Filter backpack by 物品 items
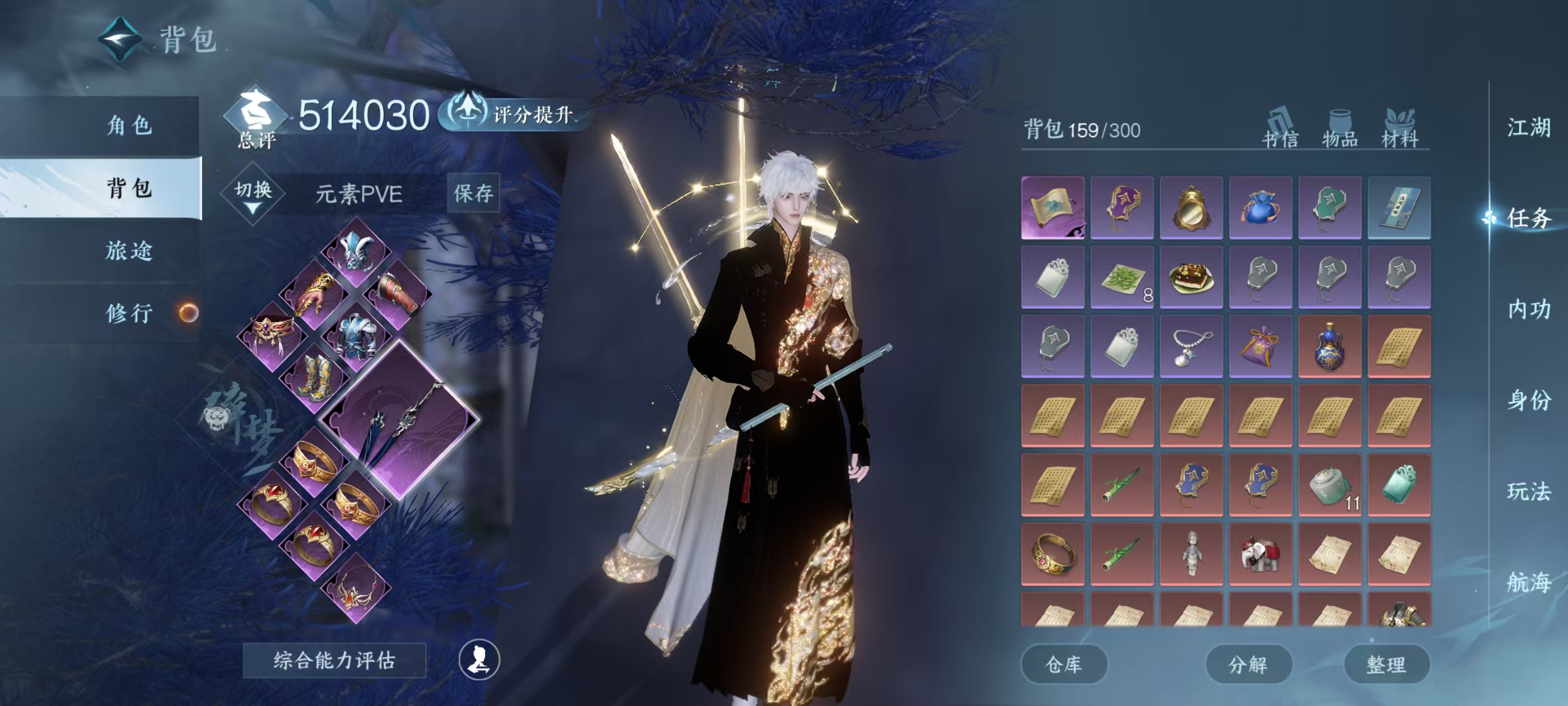 click(1340, 128)
